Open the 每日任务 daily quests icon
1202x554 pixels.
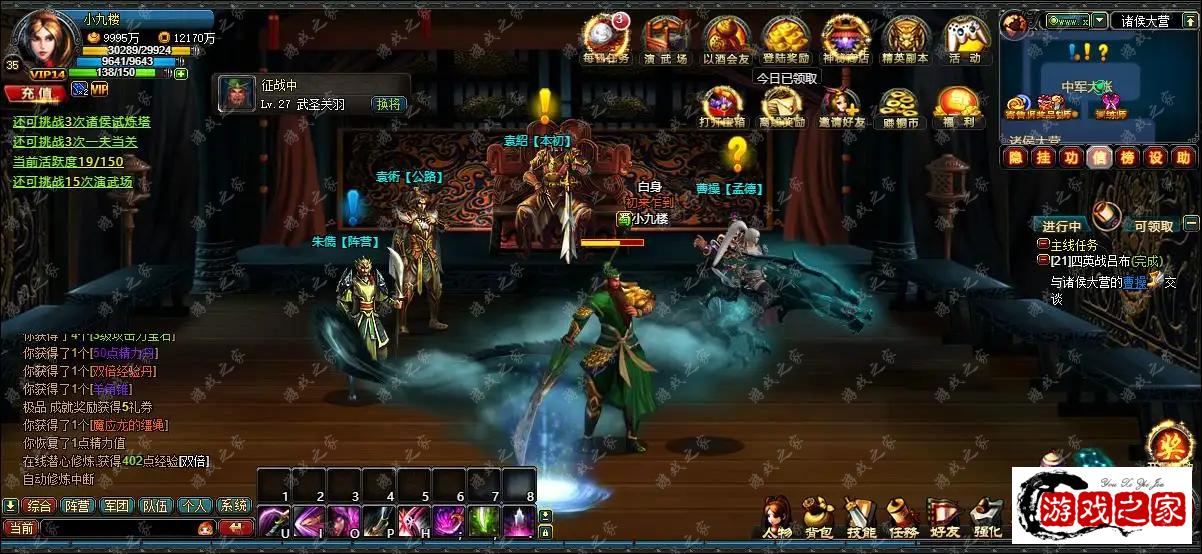(606, 38)
